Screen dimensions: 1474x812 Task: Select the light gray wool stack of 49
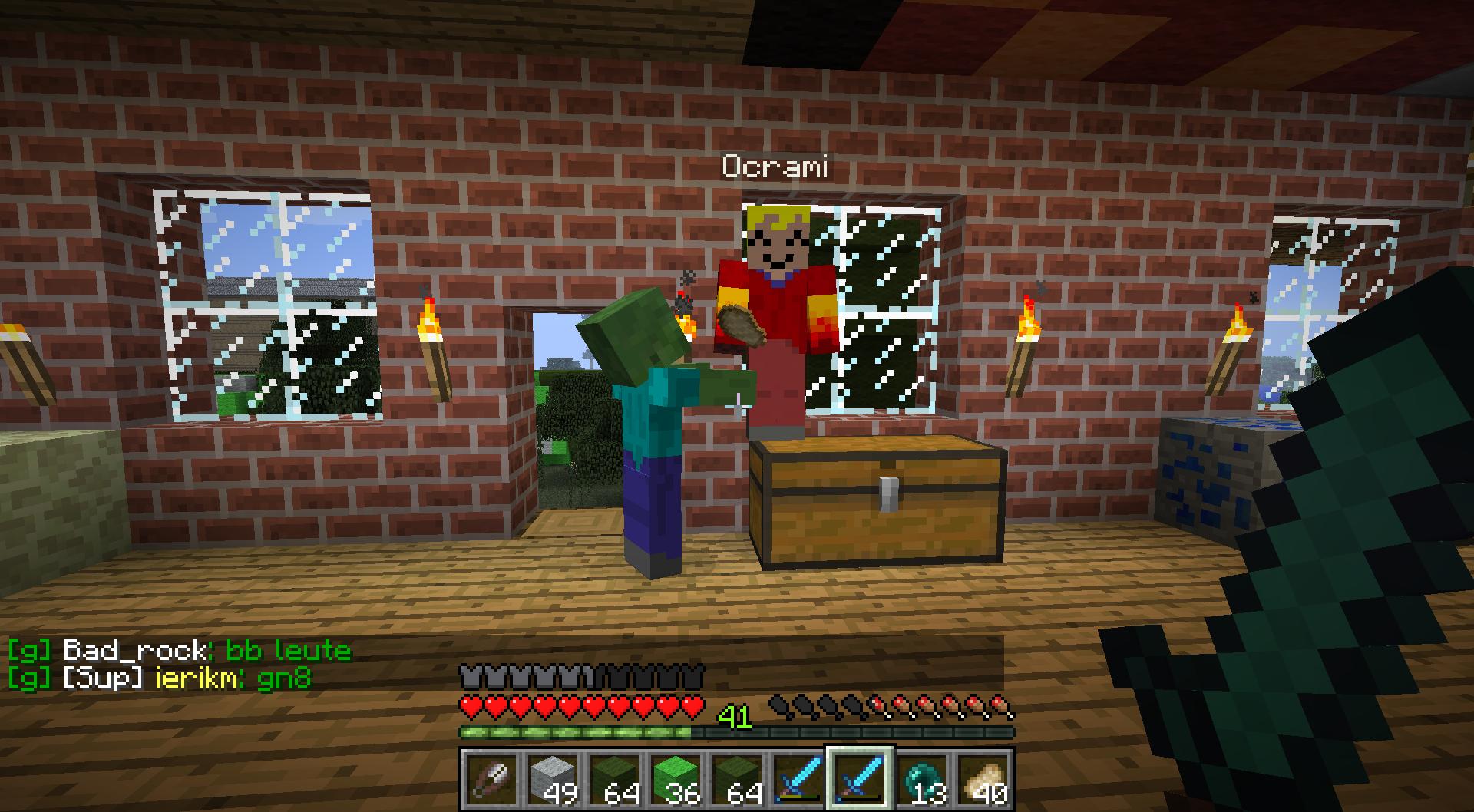(x=554, y=779)
